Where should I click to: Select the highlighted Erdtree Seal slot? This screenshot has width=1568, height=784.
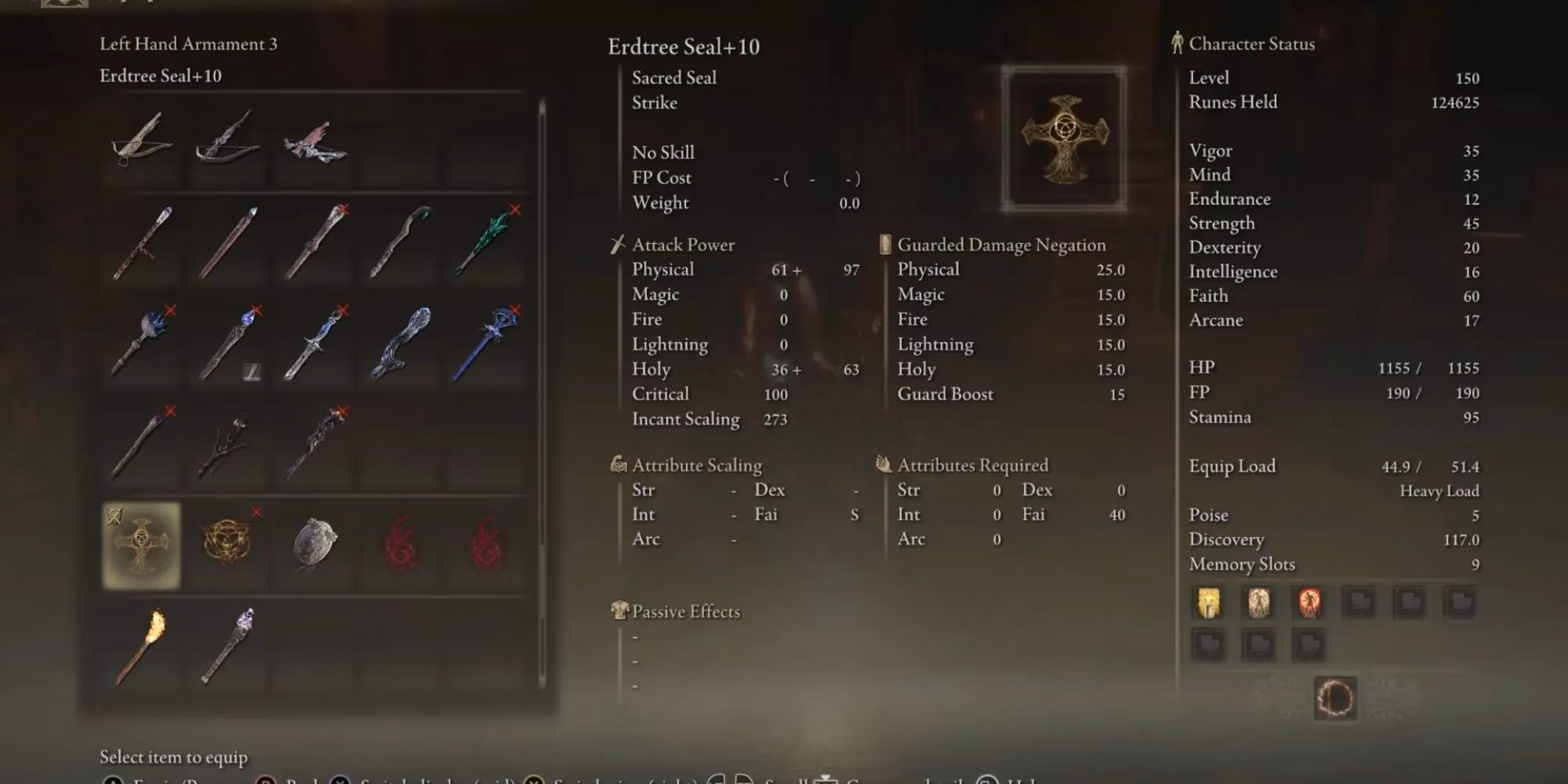142,545
